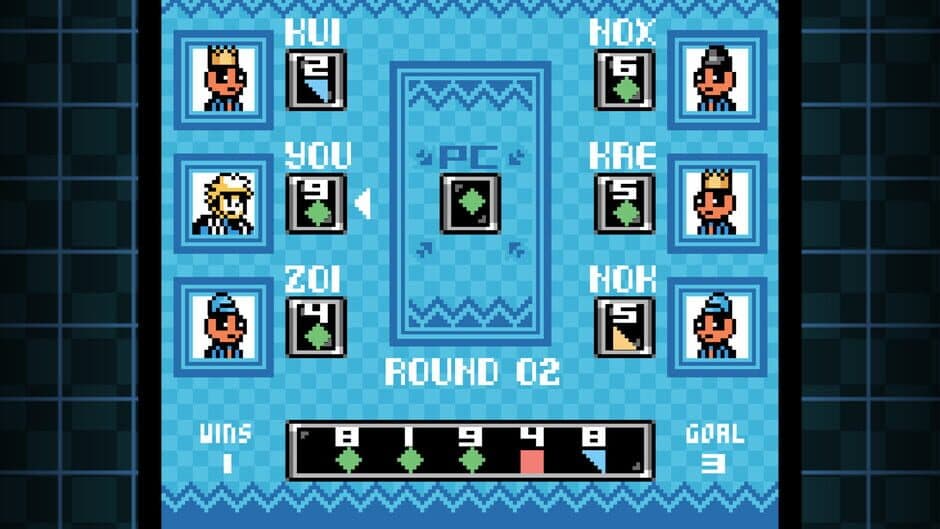Screen dimensions: 940x529
Task: Select the red square 4 card in hand
Action: click(x=533, y=451)
